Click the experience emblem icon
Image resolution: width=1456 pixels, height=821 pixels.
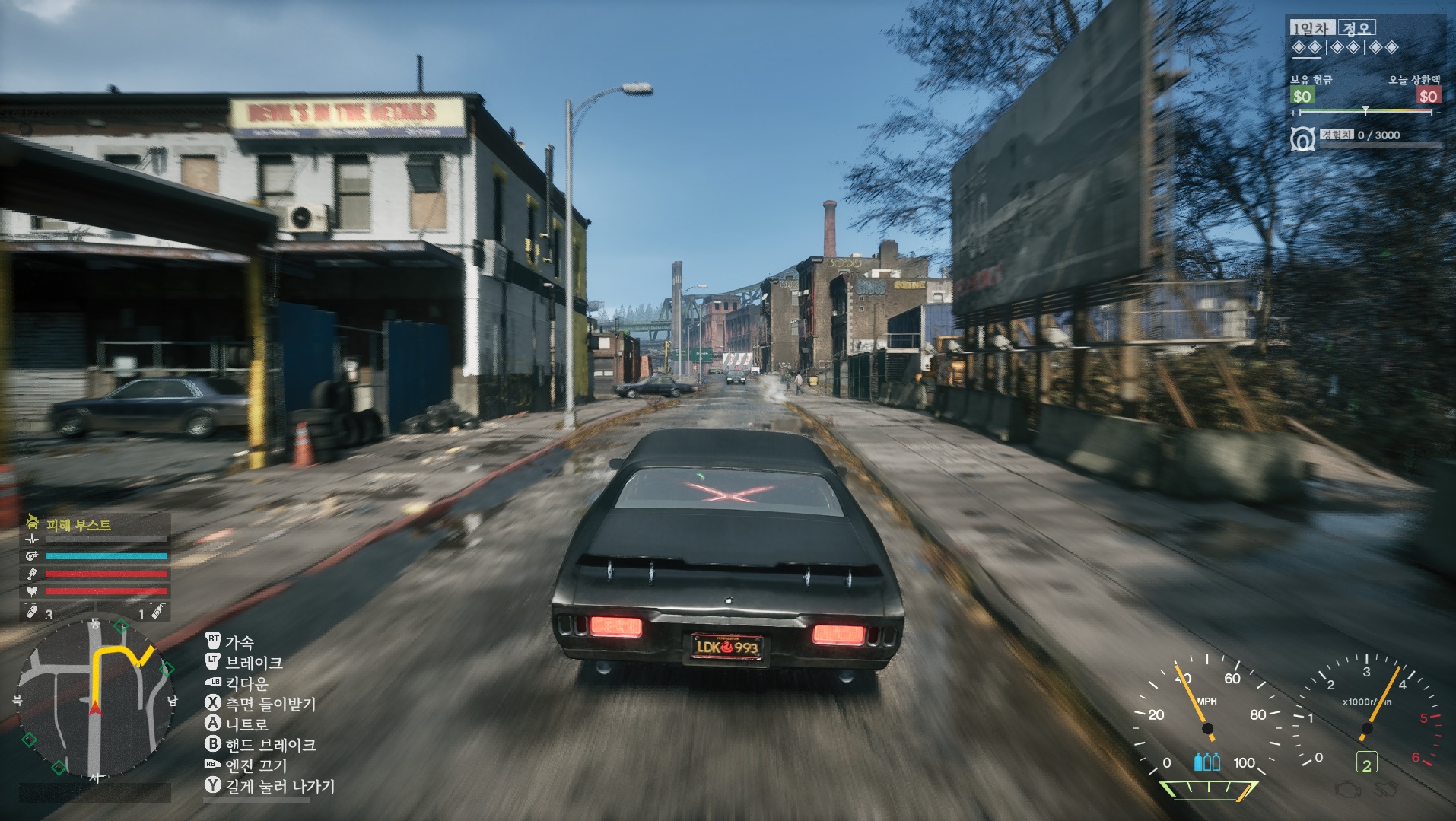[1302, 139]
